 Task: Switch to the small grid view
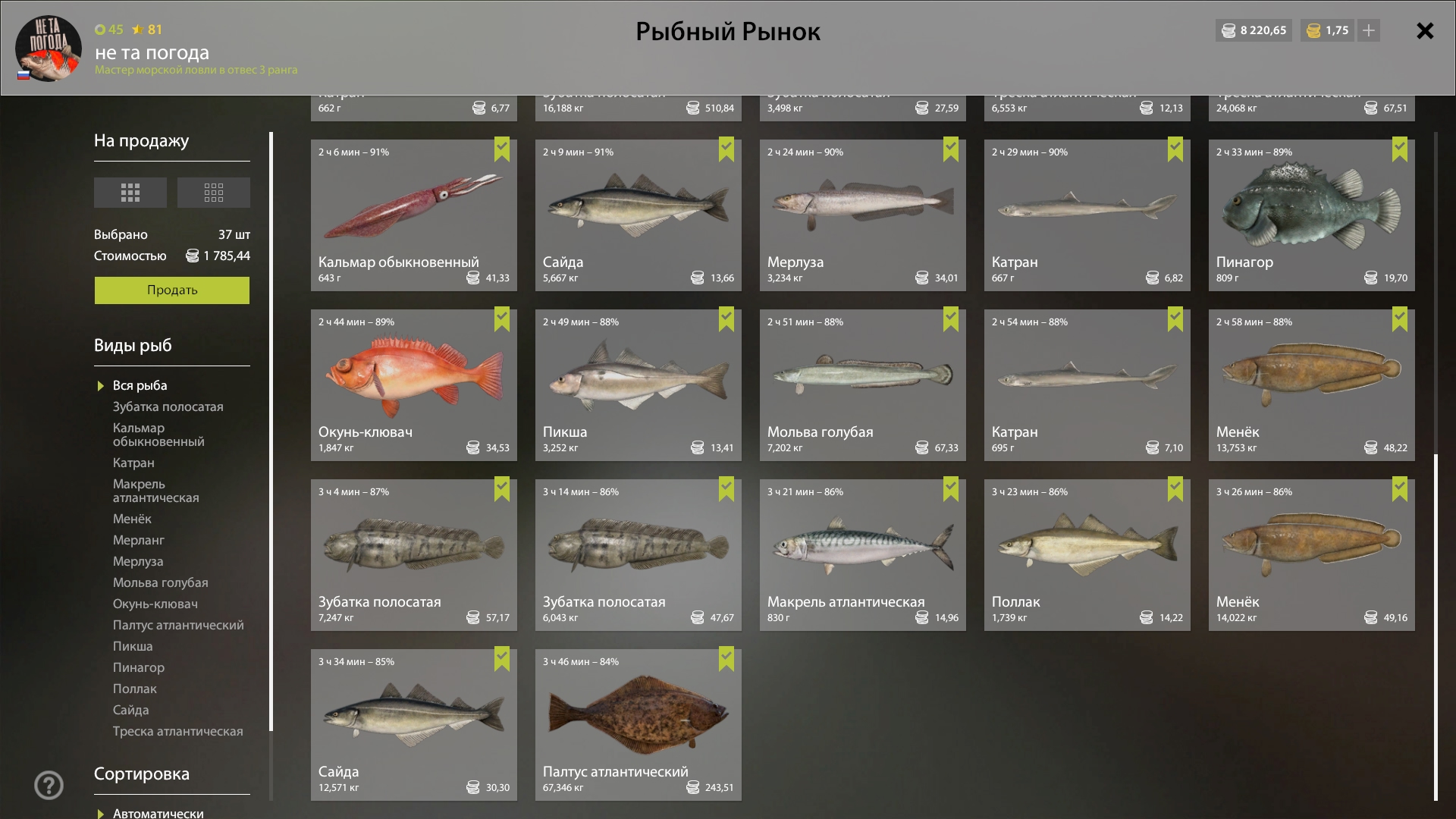click(x=213, y=193)
